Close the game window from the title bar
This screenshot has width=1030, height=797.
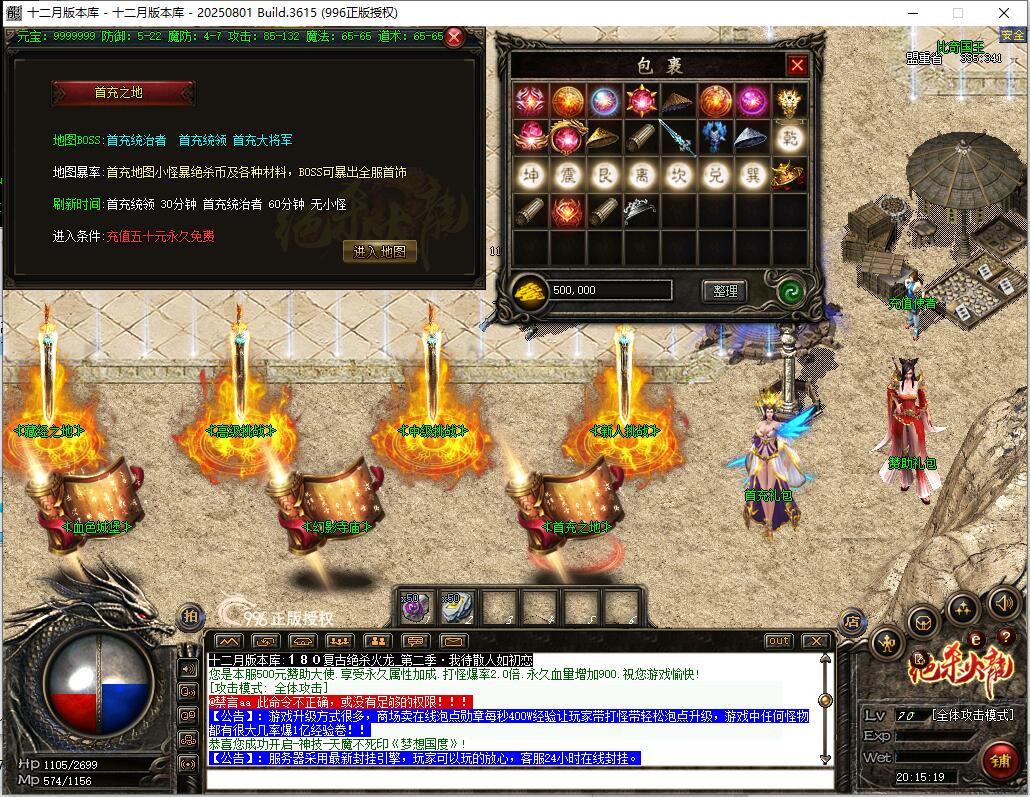point(1004,13)
